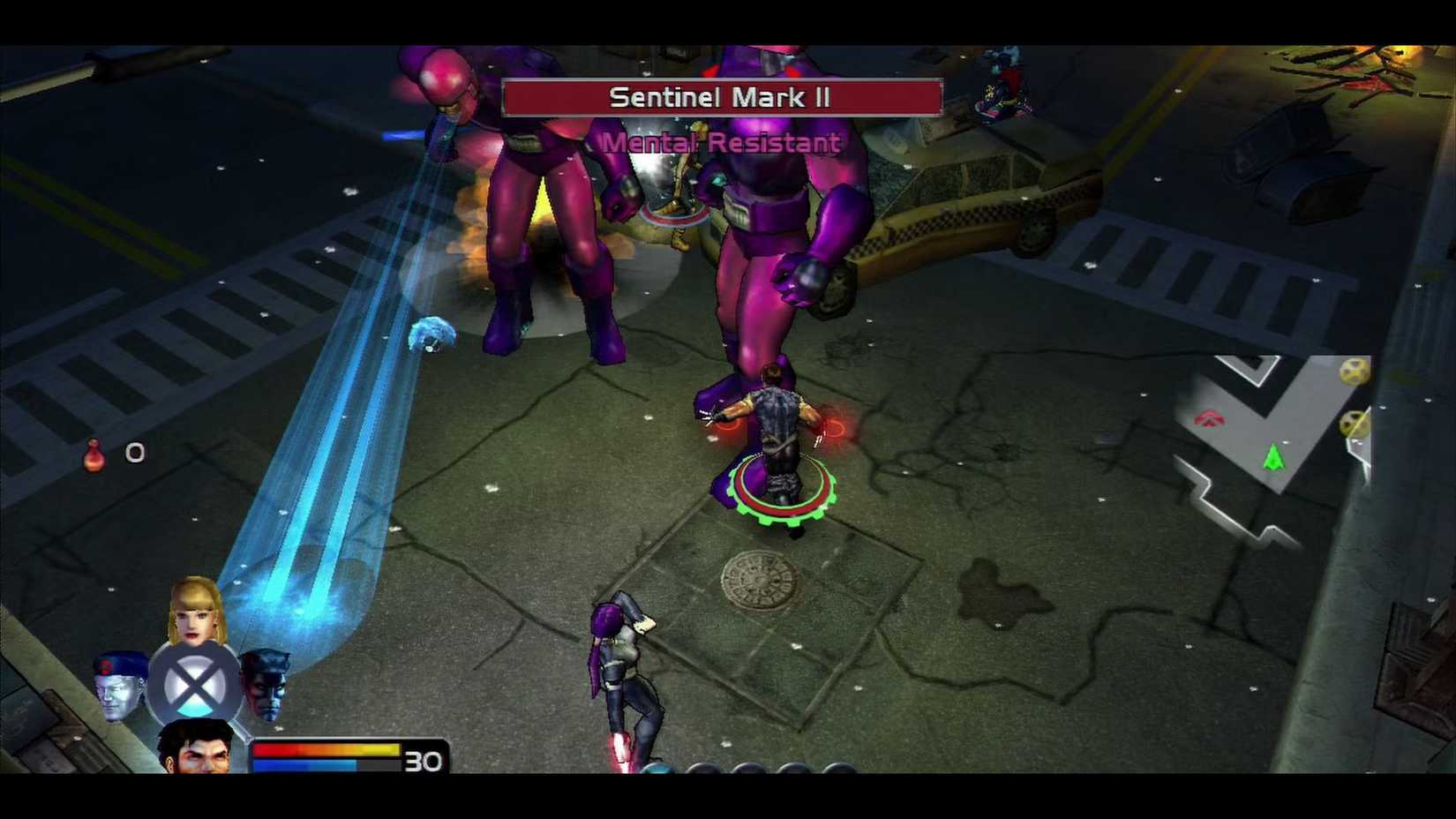Click the lower yellow X marker on the minimap
The width and height of the screenshot is (1456, 819).
click(x=1354, y=424)
